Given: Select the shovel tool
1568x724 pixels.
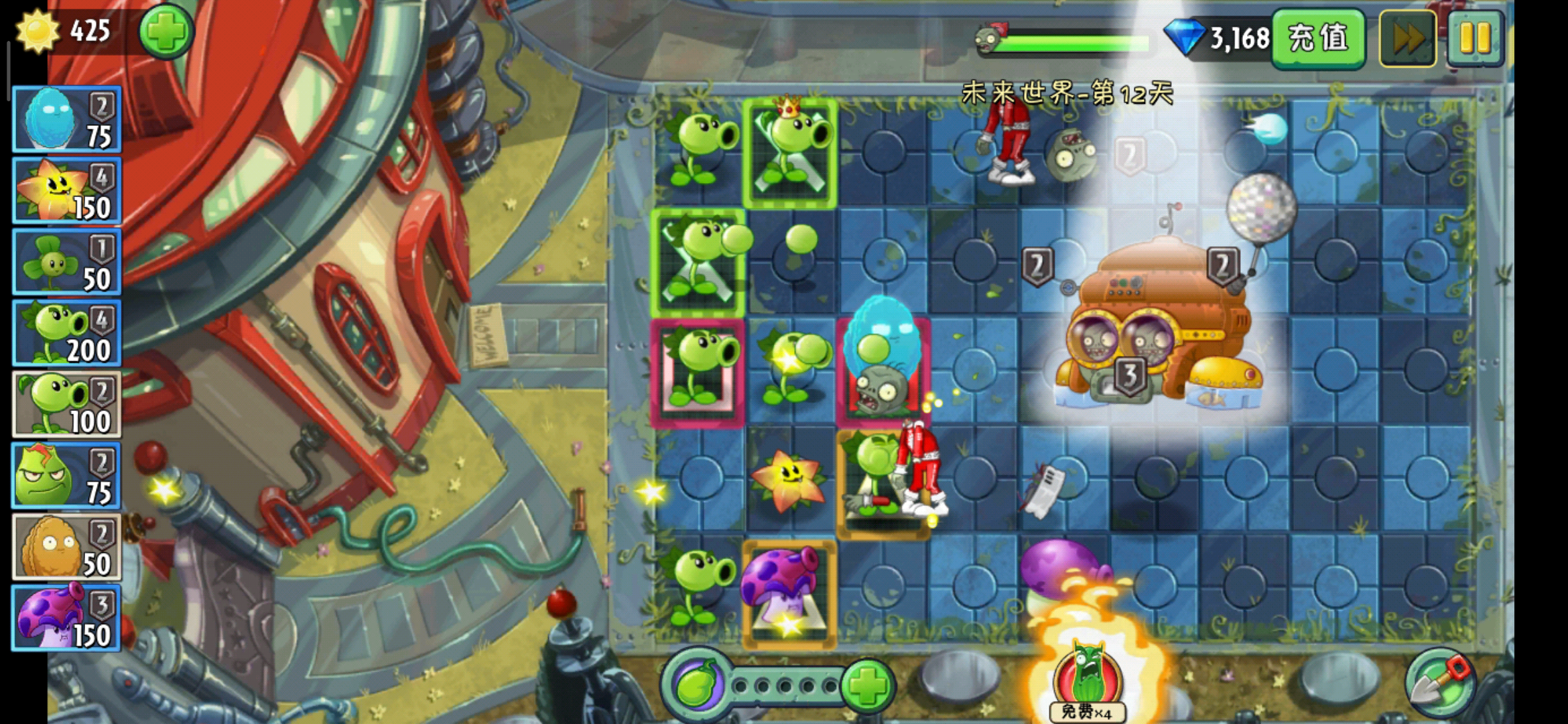Looking at the screenshot, I should tap(1440, 684).
